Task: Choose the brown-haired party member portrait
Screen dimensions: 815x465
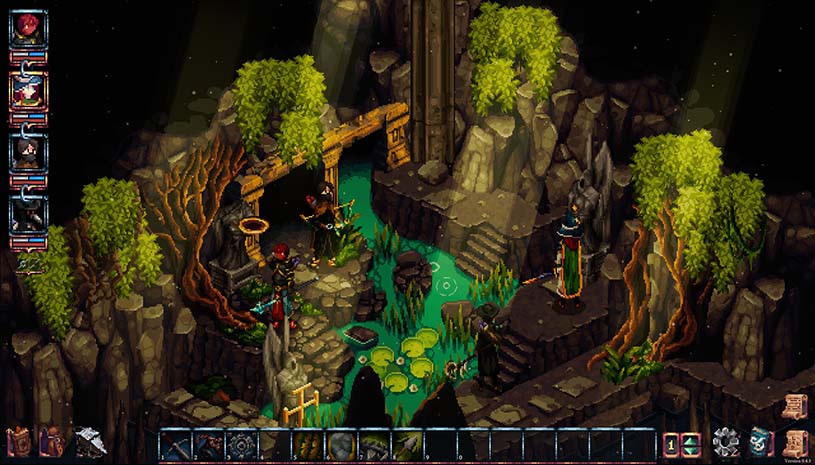Action: click(x=28, y=152)
